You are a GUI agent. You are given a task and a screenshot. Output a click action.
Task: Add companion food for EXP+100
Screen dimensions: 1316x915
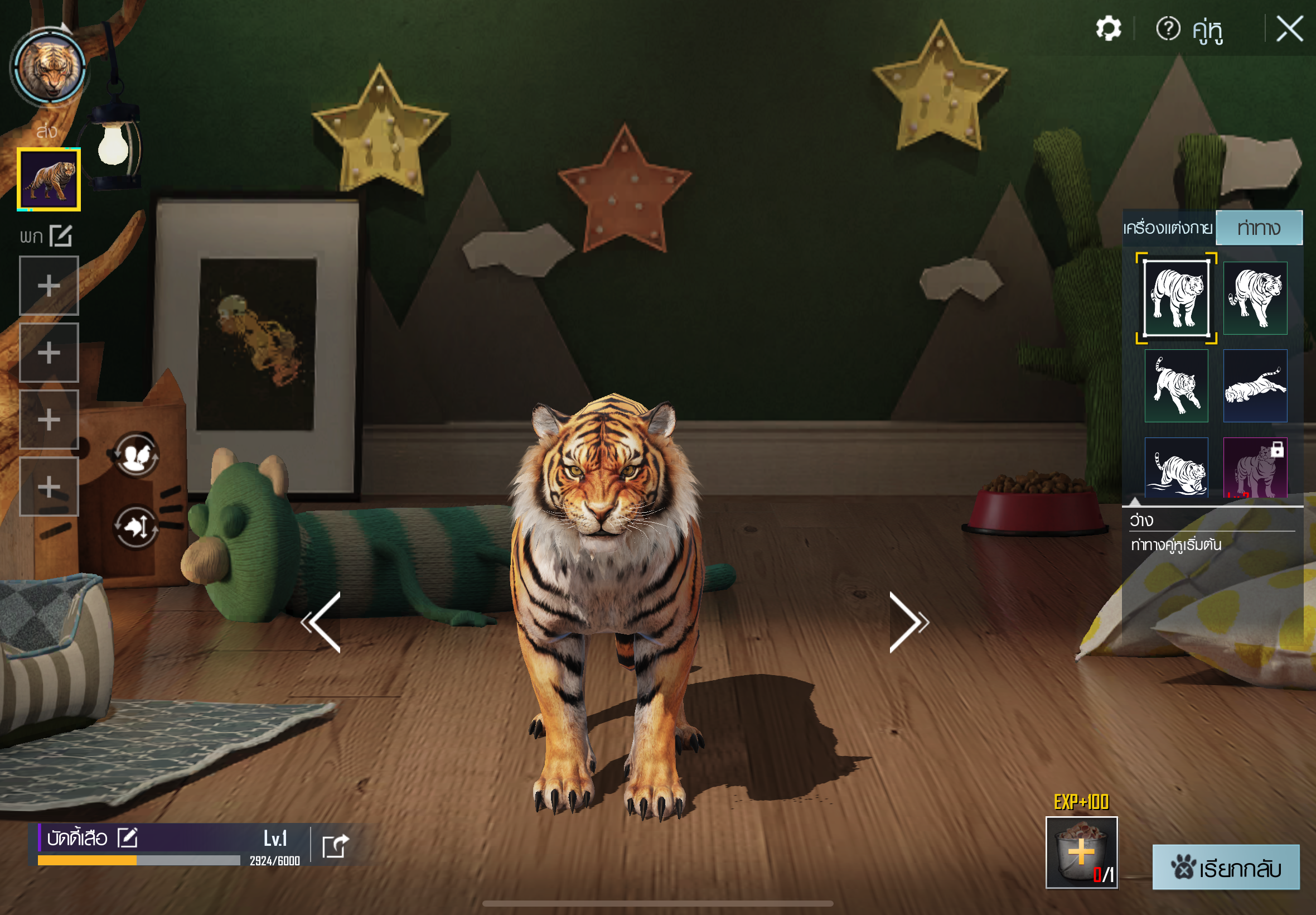(x=1081, y=853)
